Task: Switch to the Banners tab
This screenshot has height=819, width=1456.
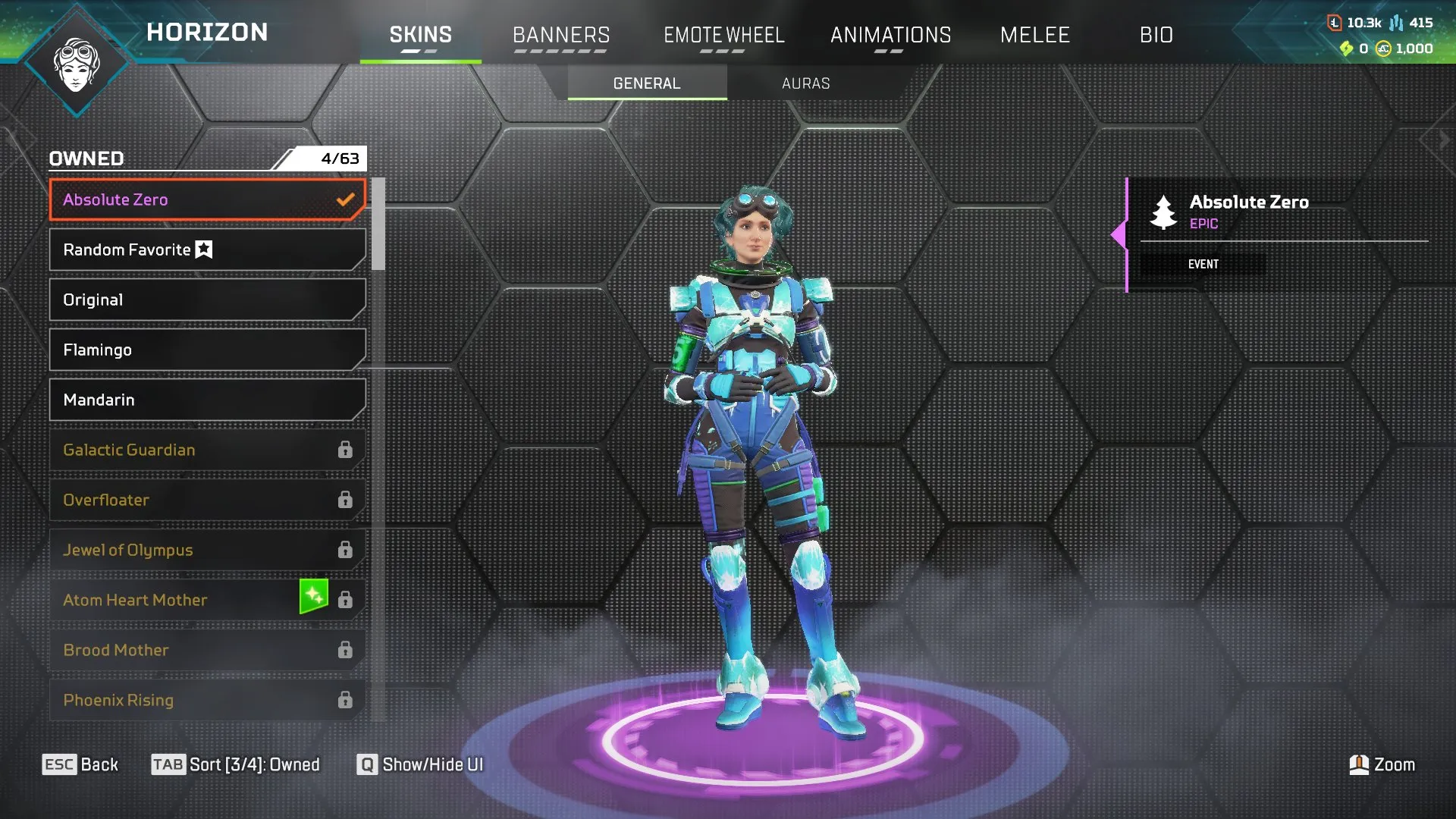Action: [561, 35]
